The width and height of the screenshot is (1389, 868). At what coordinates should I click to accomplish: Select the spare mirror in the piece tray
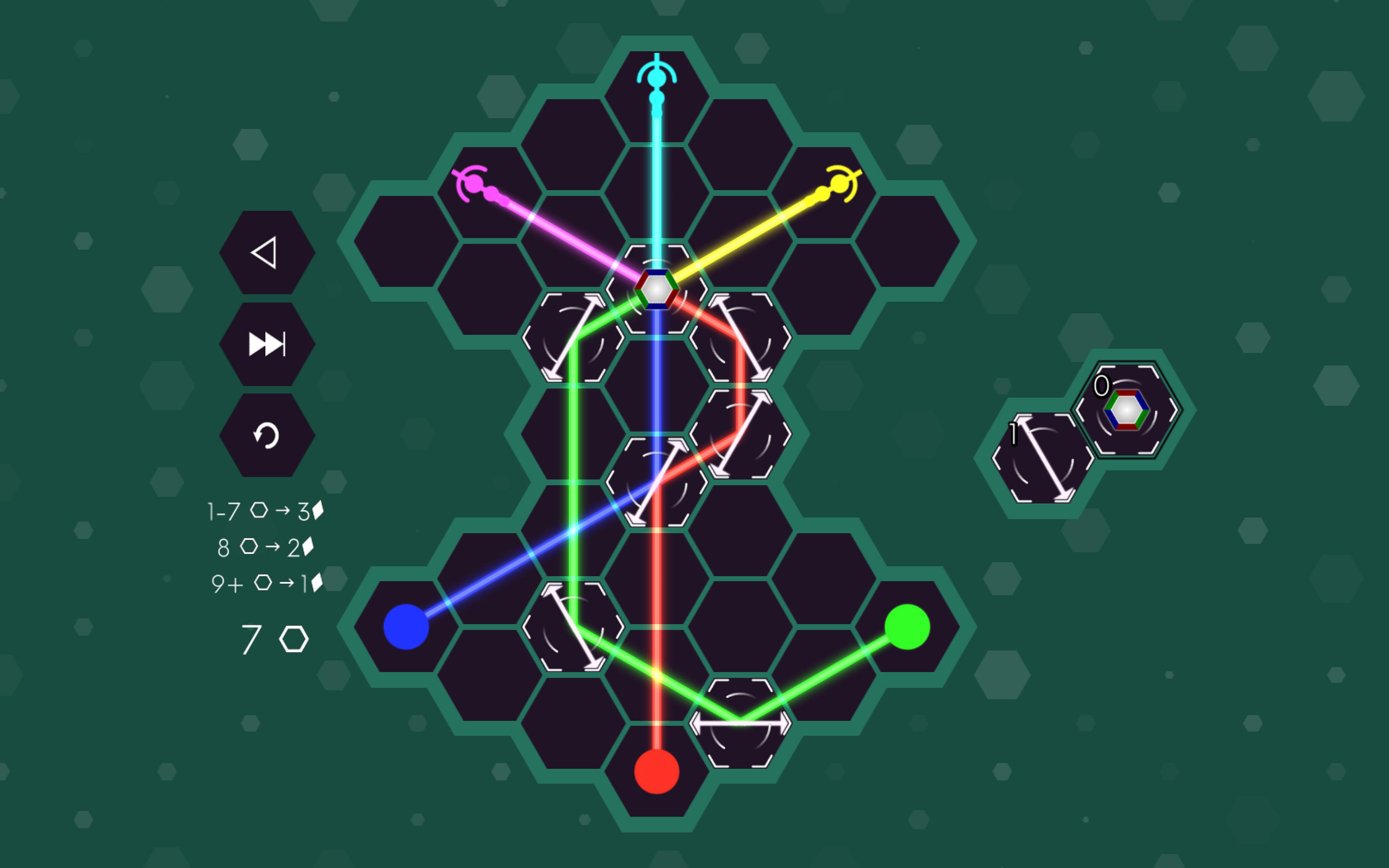click(x=1042, y=458)
